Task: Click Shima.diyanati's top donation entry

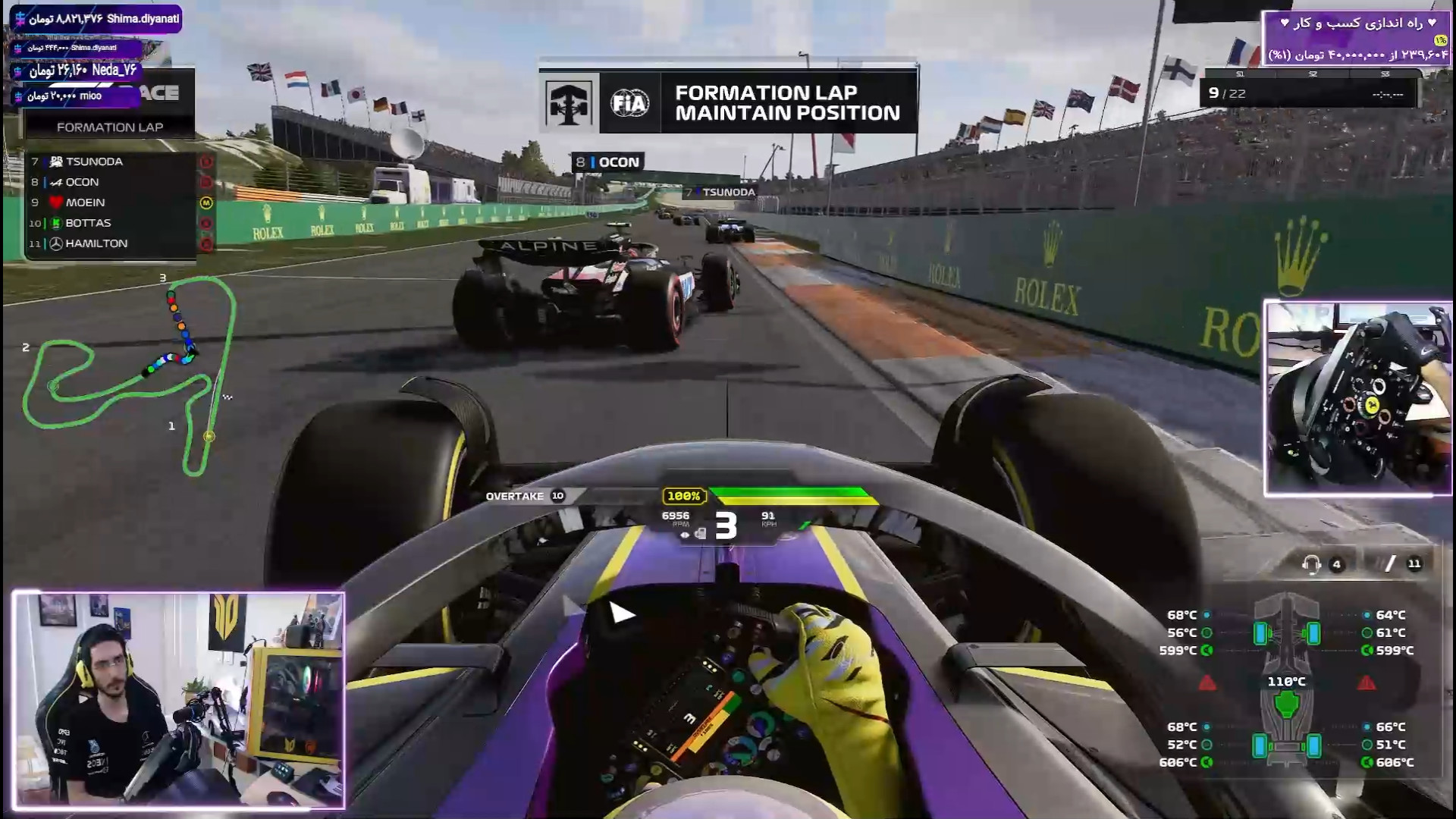Action: pyautogui.click(x=97, y=19)
